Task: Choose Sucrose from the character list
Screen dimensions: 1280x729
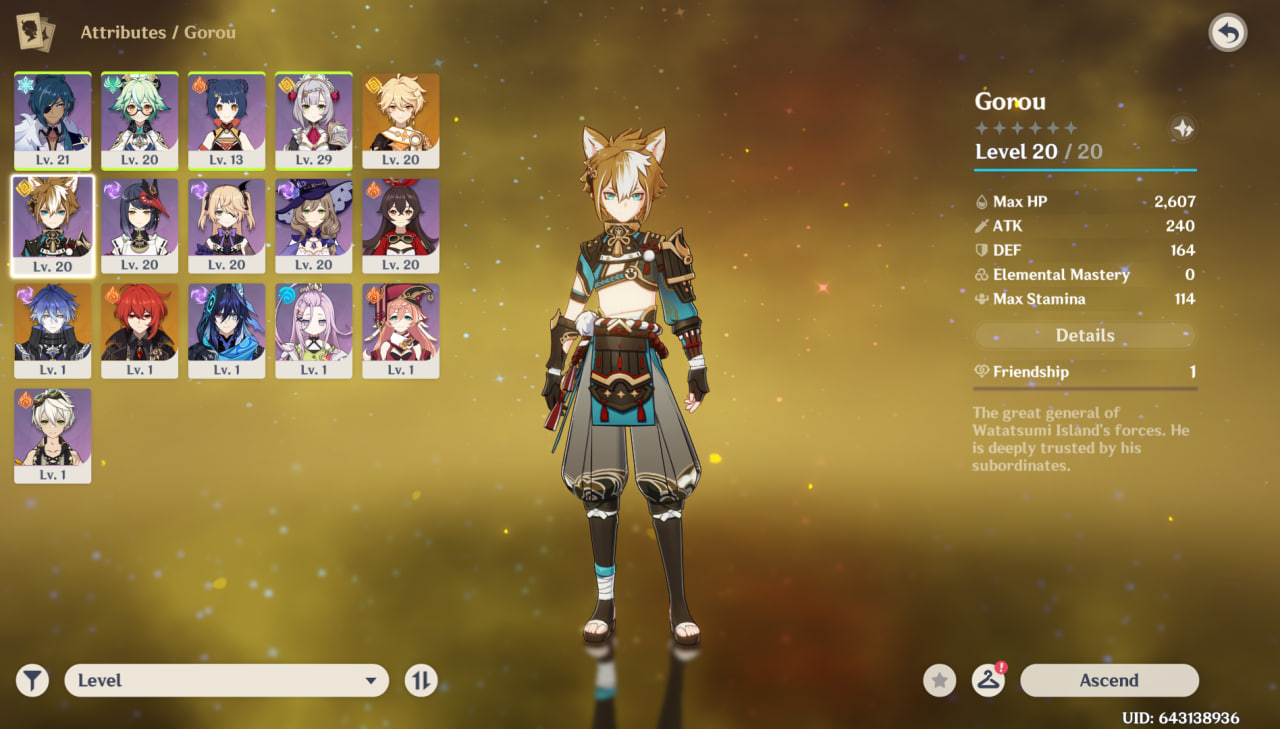Action: click(140, 120)
